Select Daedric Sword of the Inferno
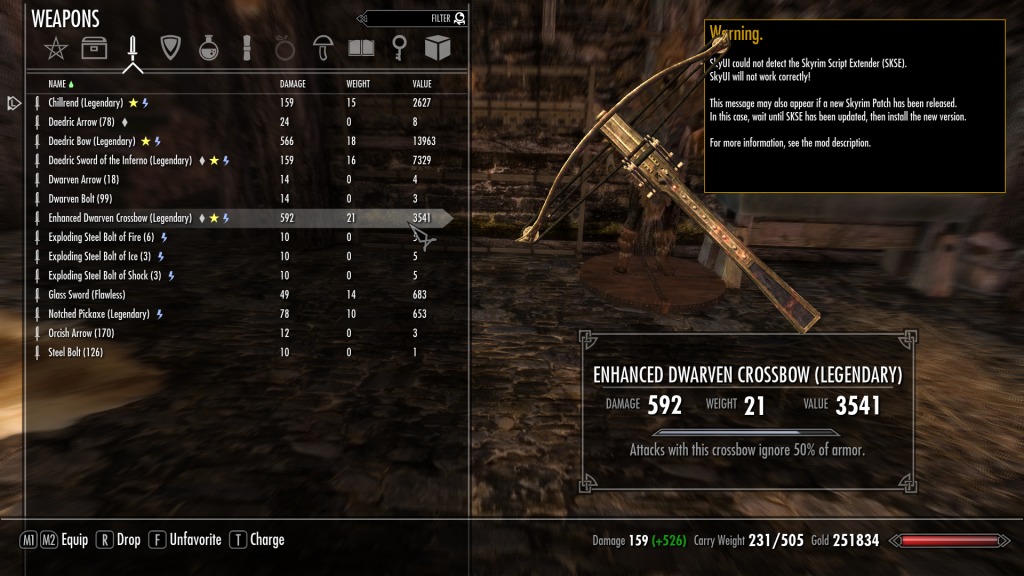Viewport: 1024px width, 576px height. pyautogui.click(x=119, y=160)
